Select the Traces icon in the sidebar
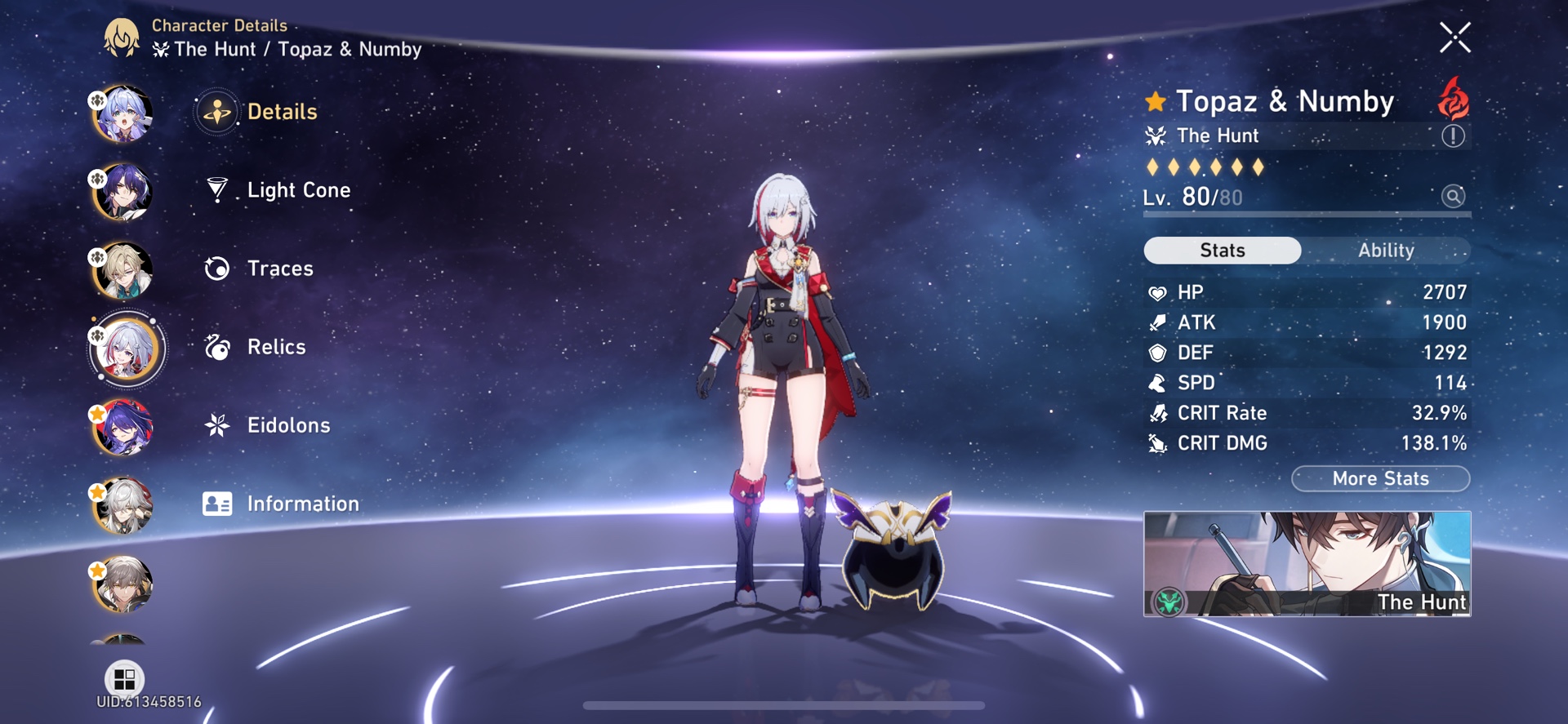 pyautogui.click(x=216, y=268)
